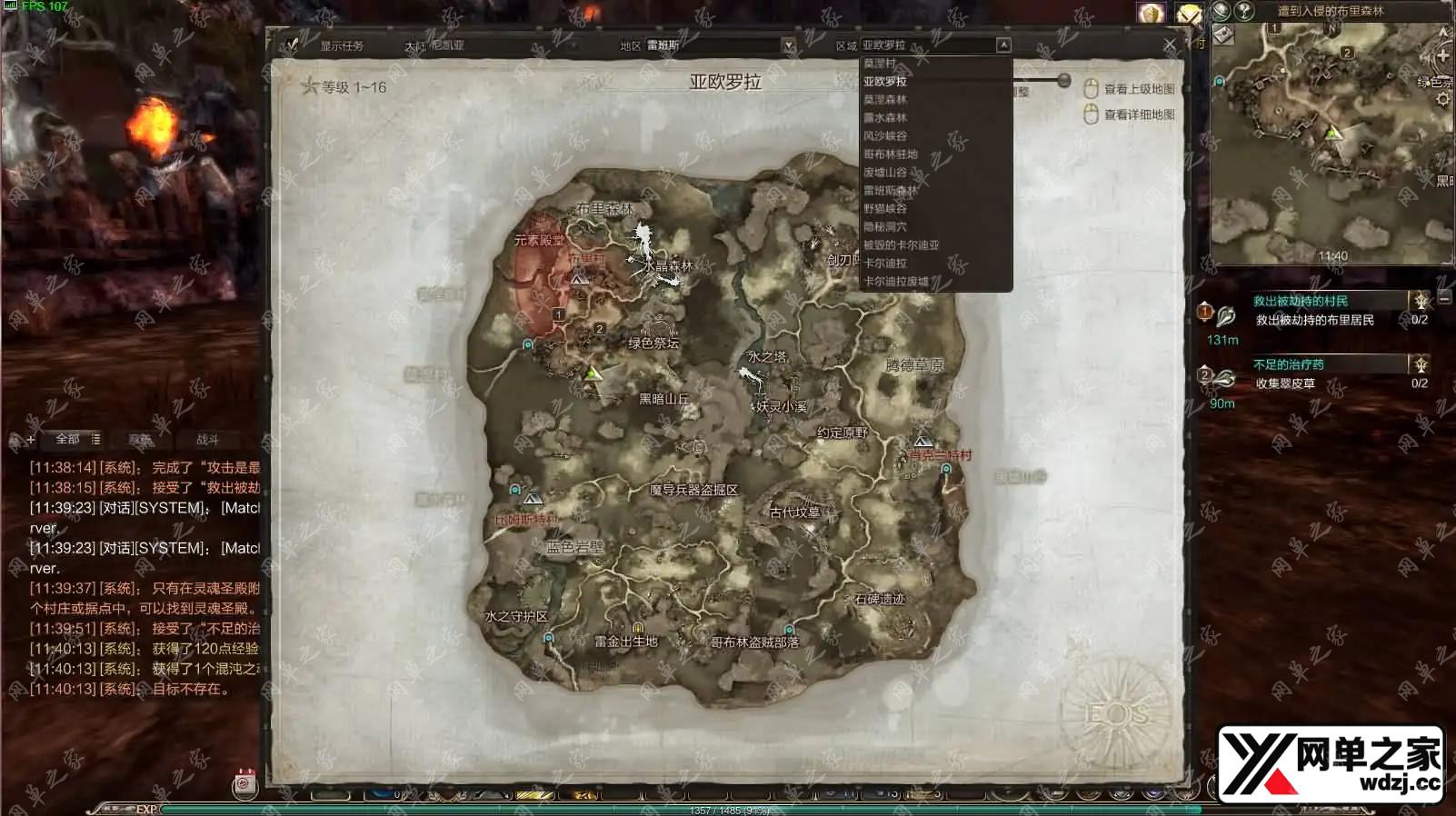Select the 救出被劫持的村民 quest in the tracker
The image size is (1456, 816).
tap(1301, 301)
